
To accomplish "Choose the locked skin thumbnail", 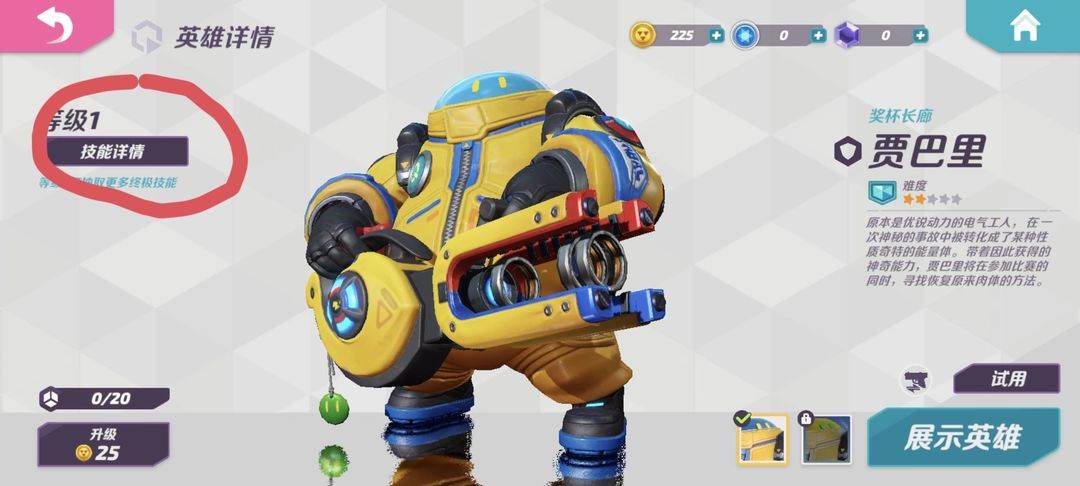I will (826, 440).
